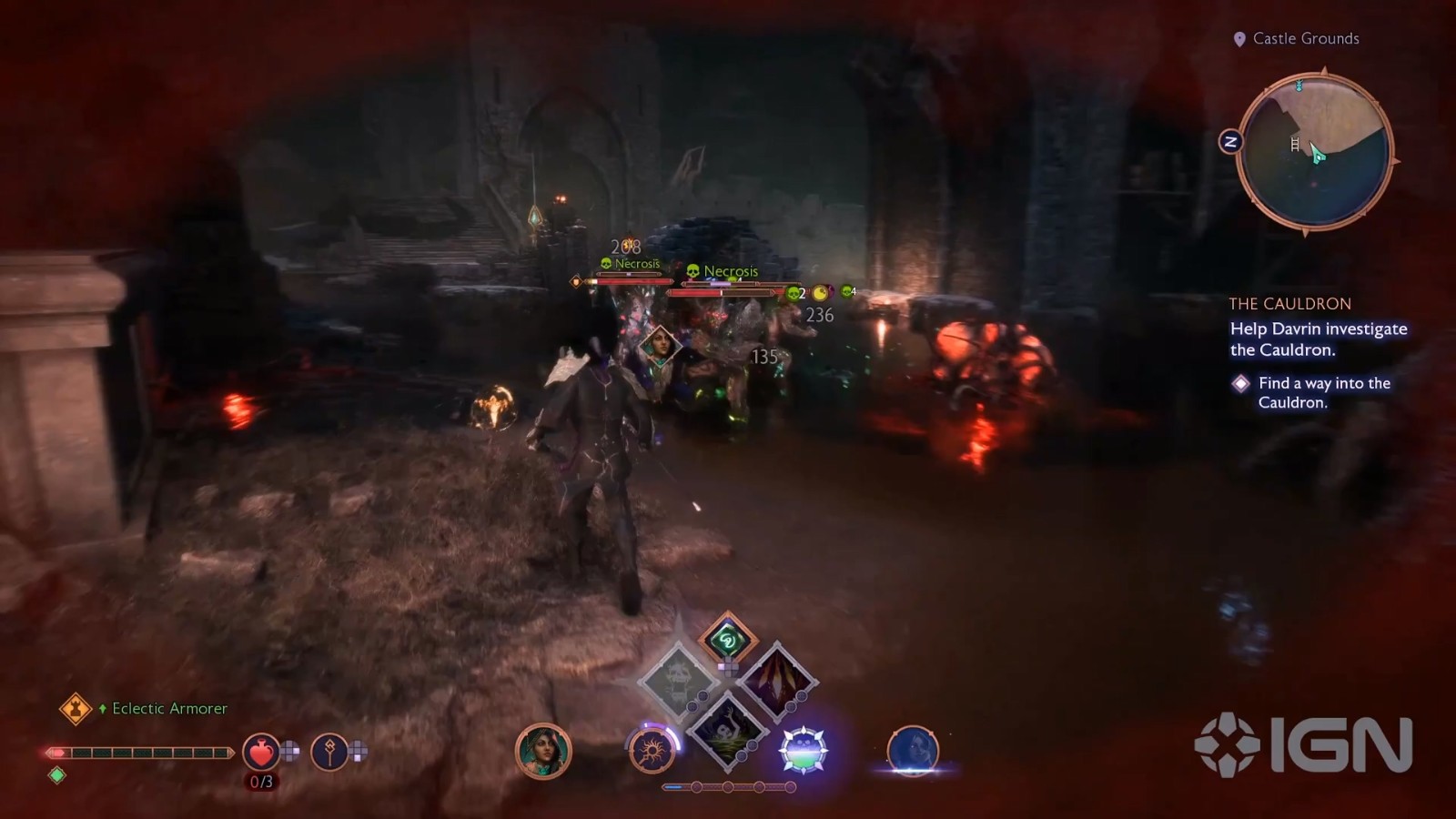
Task: Click the Castle Grounds location label
Action: pos(1305,38)
